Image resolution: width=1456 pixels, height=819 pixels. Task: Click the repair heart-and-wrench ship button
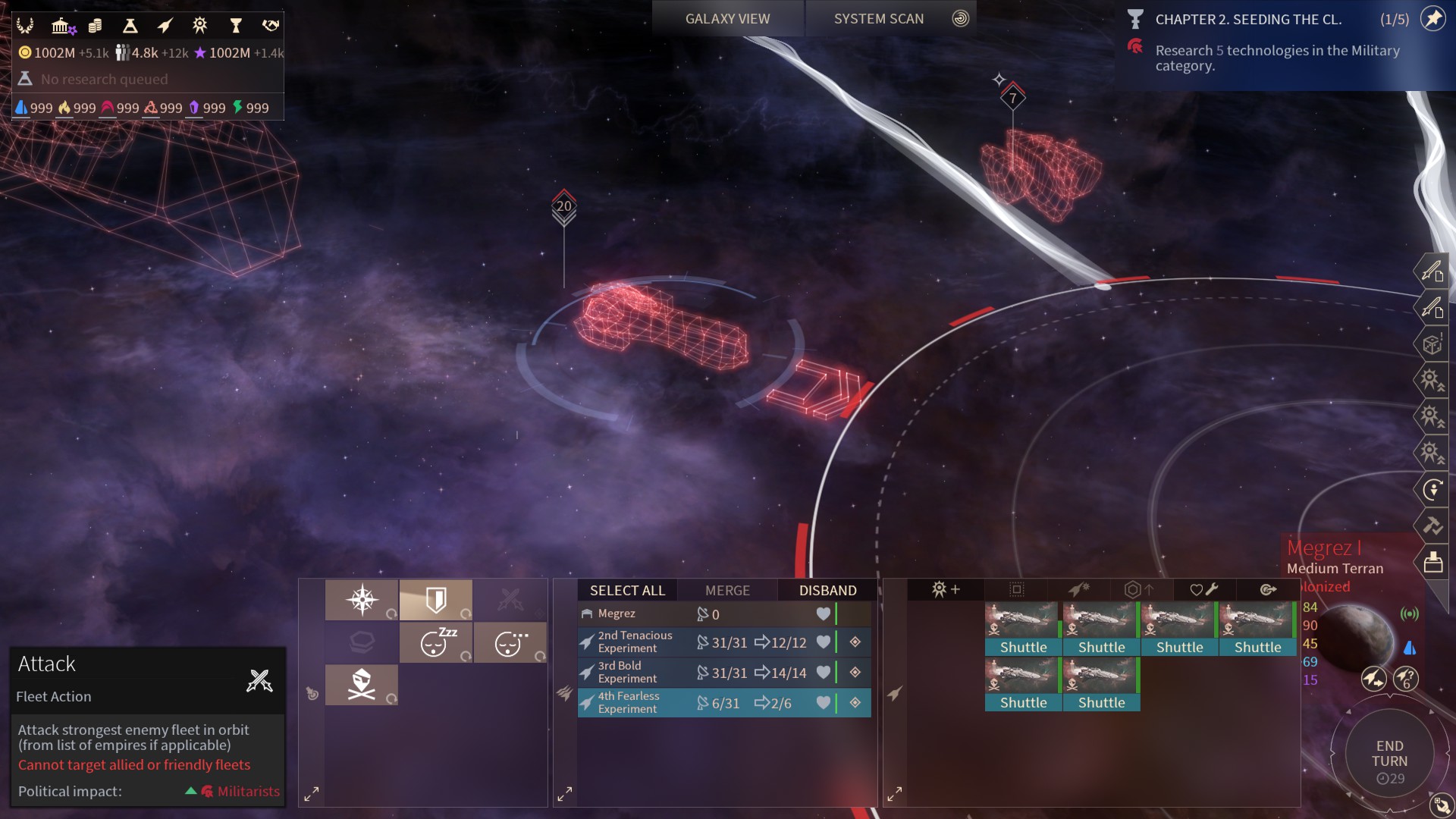click(x=1204, y=589)
